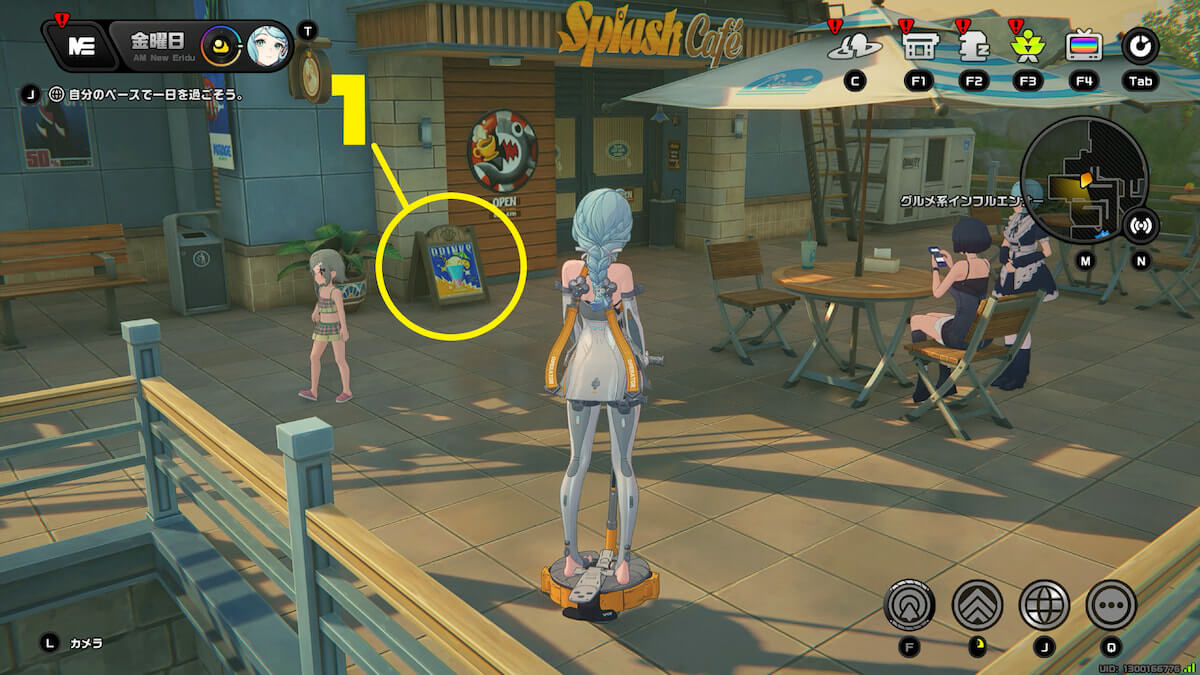
Task: Open the rainbow television icon
Action: coord(1083,46)
